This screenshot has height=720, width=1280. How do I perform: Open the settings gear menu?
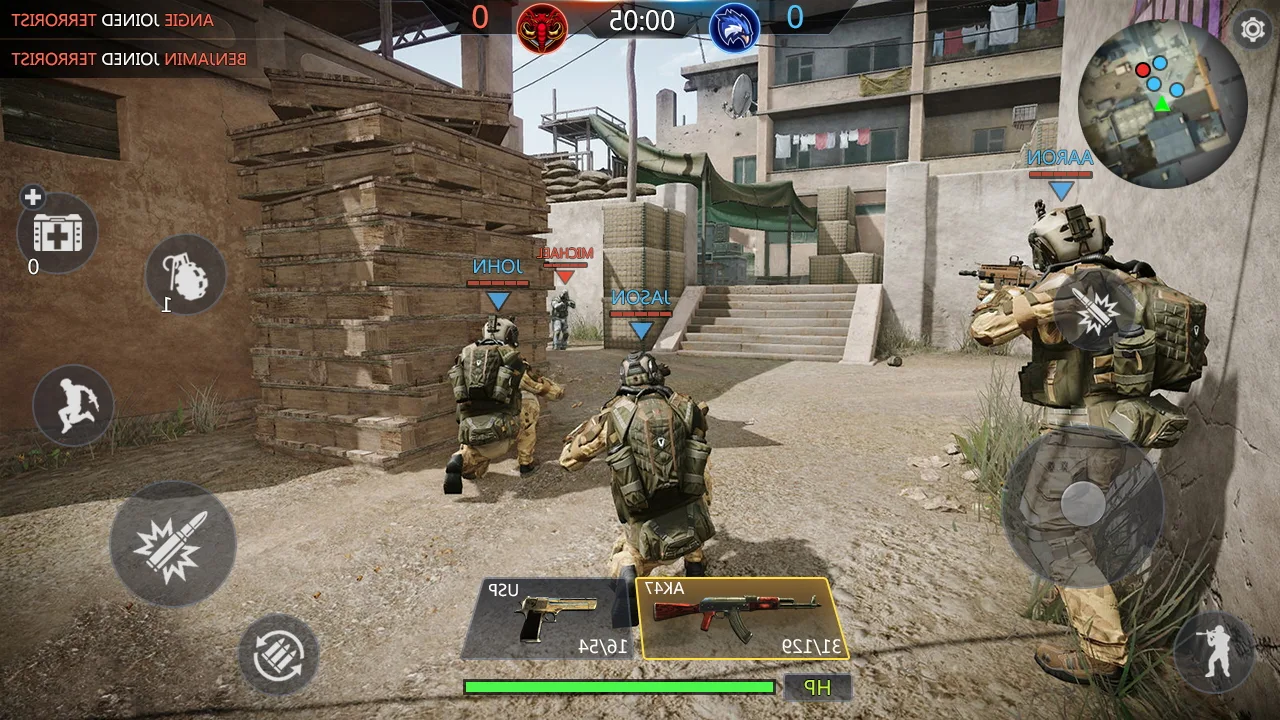coord(1252,30)
